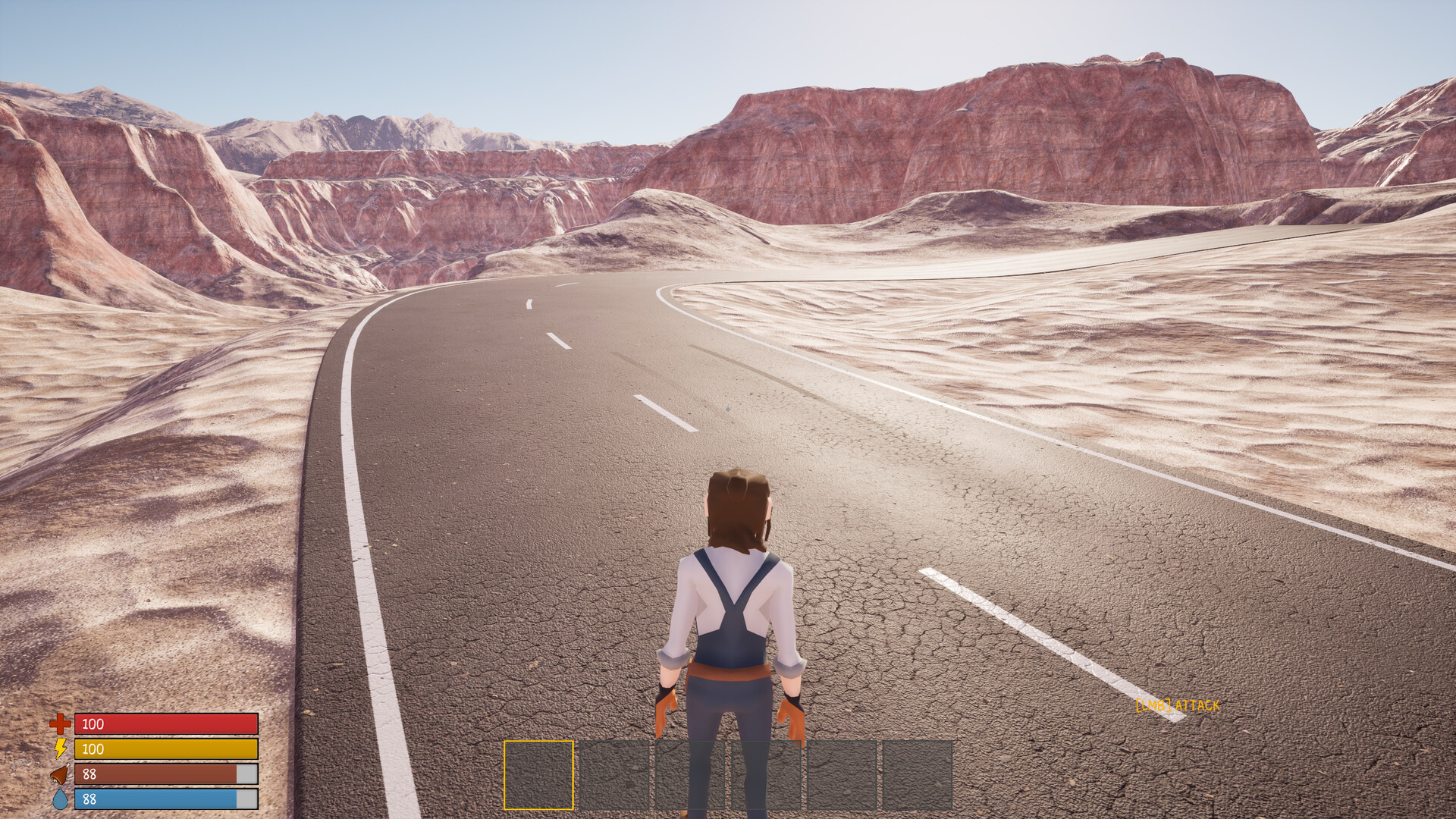
Task: Click the [LMB] ATTACK hint text
Action: [1176, 706]
